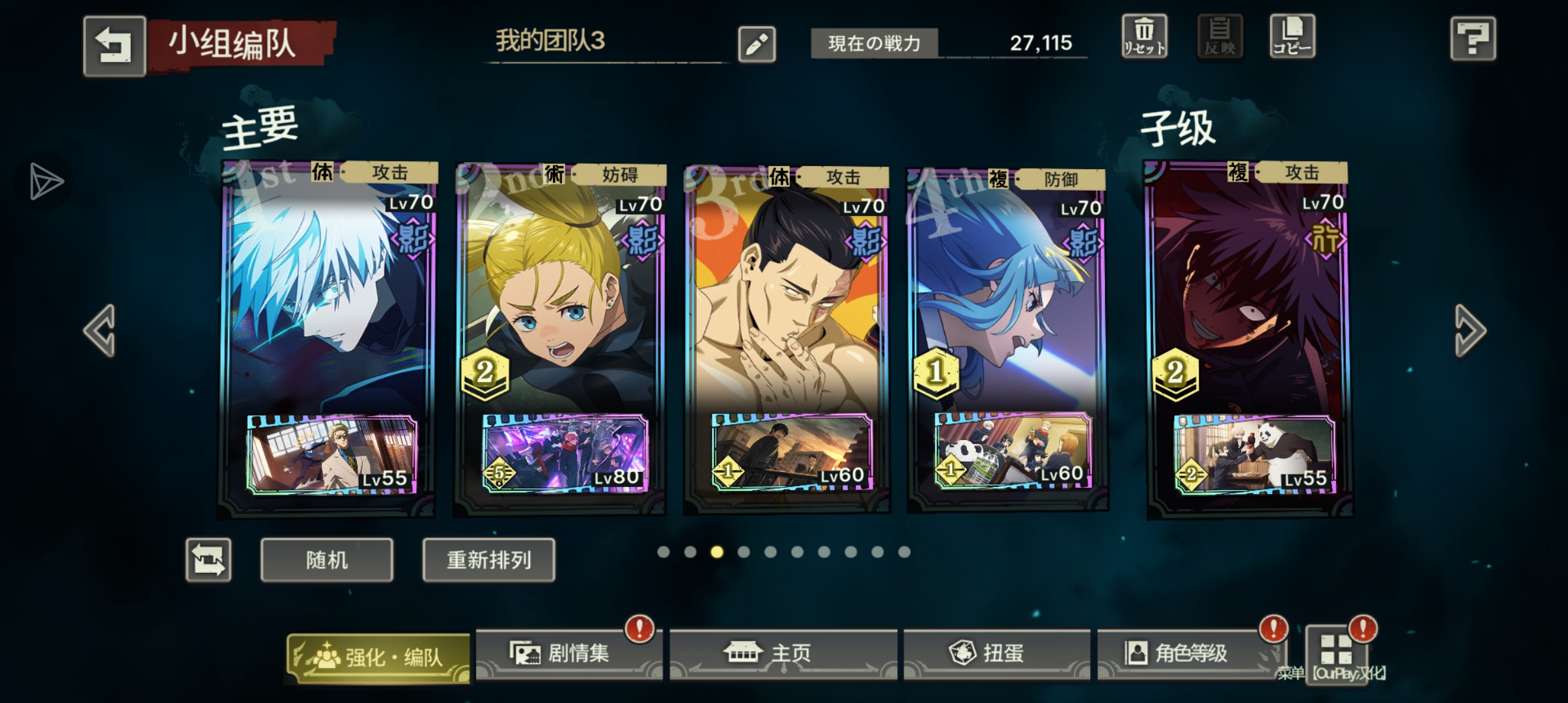Show the next team with right arrow
Viewport: 1568px width, 703px height.
coord(1470,331)
